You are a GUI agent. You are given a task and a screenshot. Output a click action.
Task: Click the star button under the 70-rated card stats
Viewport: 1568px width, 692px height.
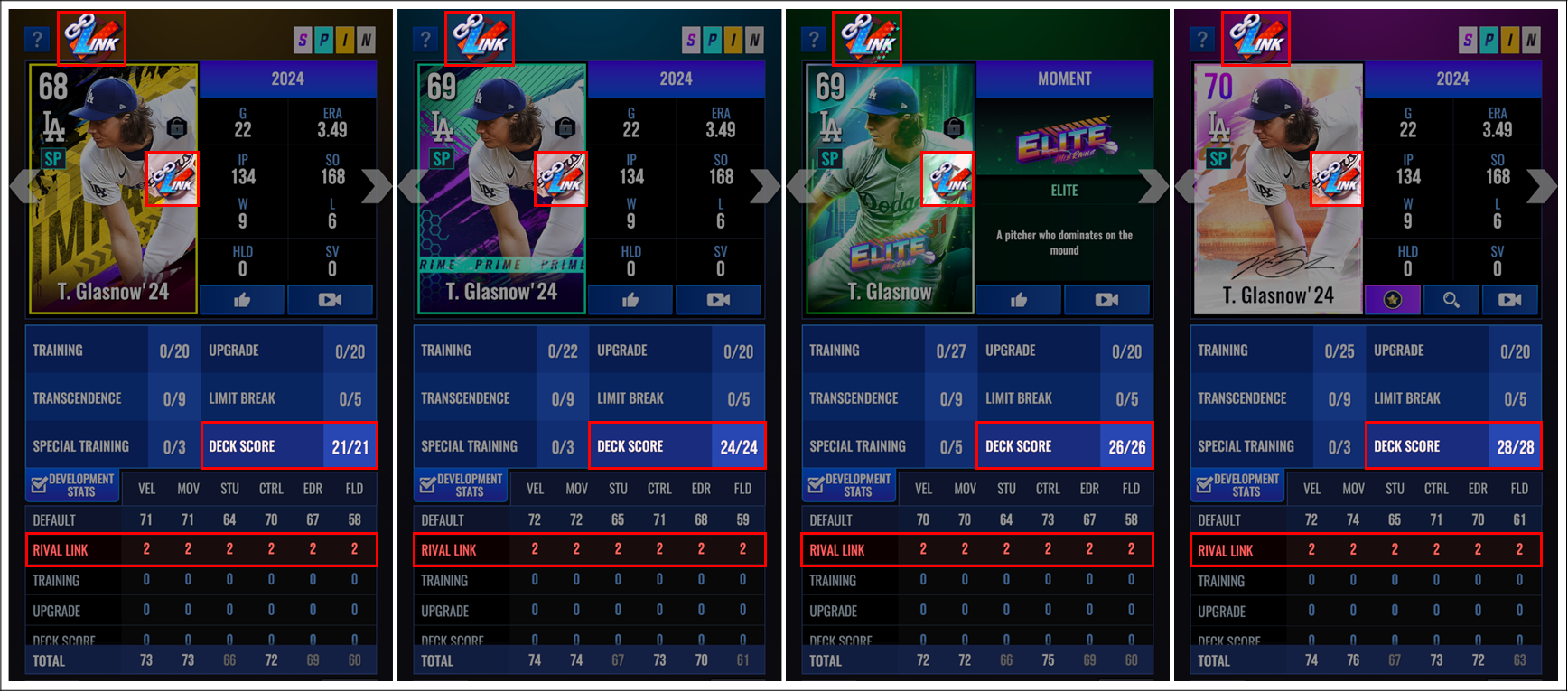coord(1392,300)
